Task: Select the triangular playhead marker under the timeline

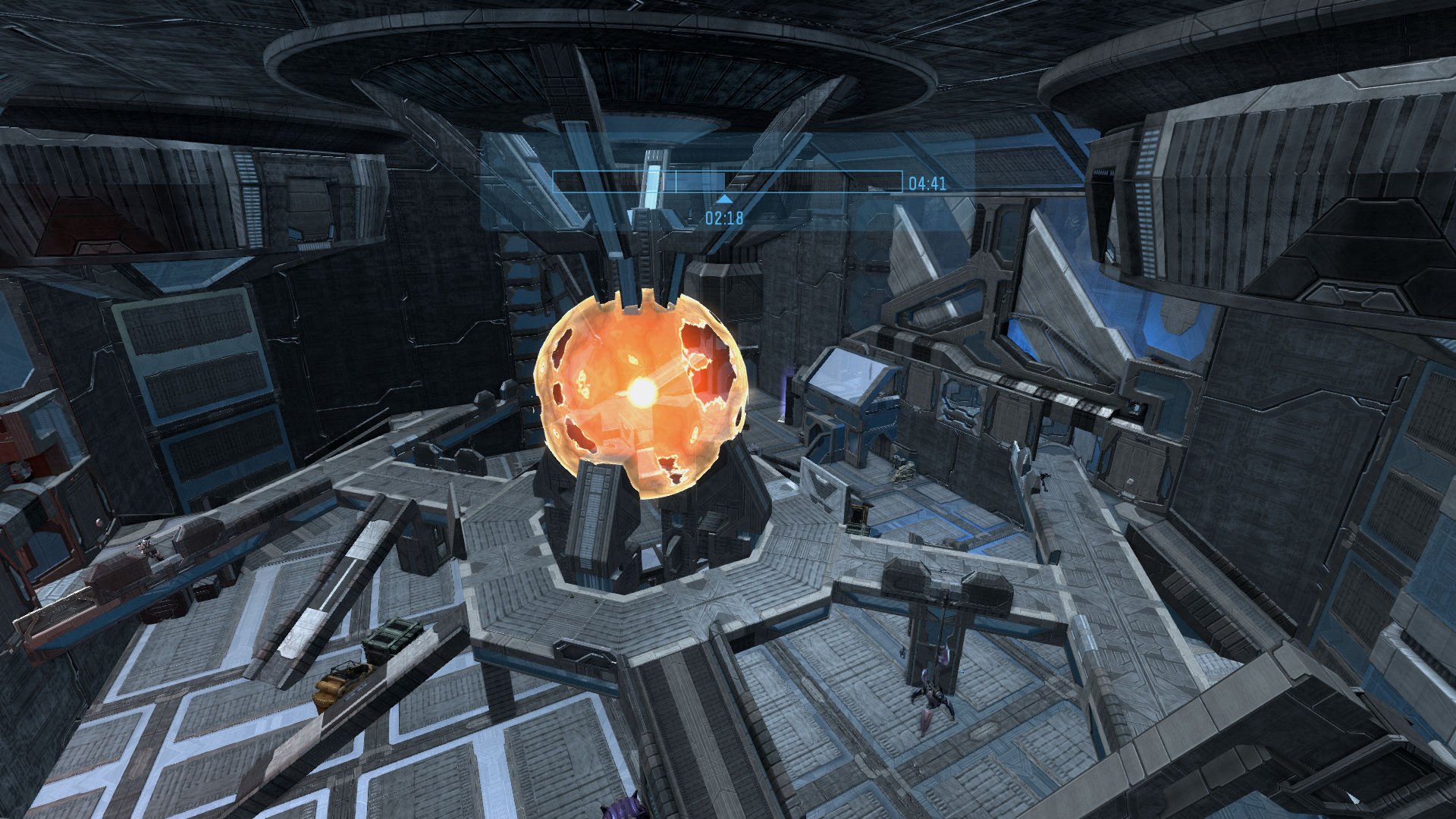Action: point(724,199)
